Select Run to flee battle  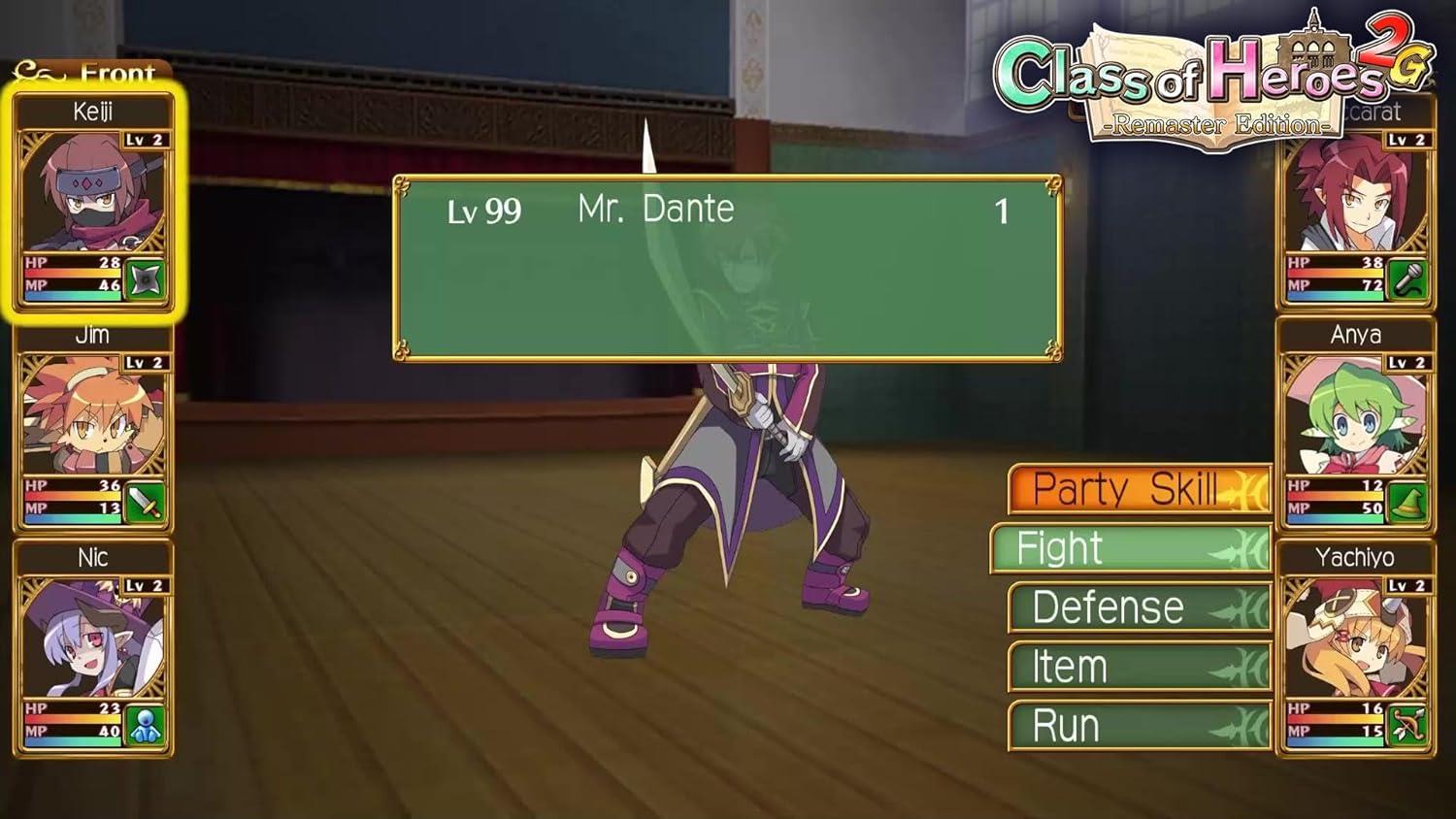pos(1139,727)
